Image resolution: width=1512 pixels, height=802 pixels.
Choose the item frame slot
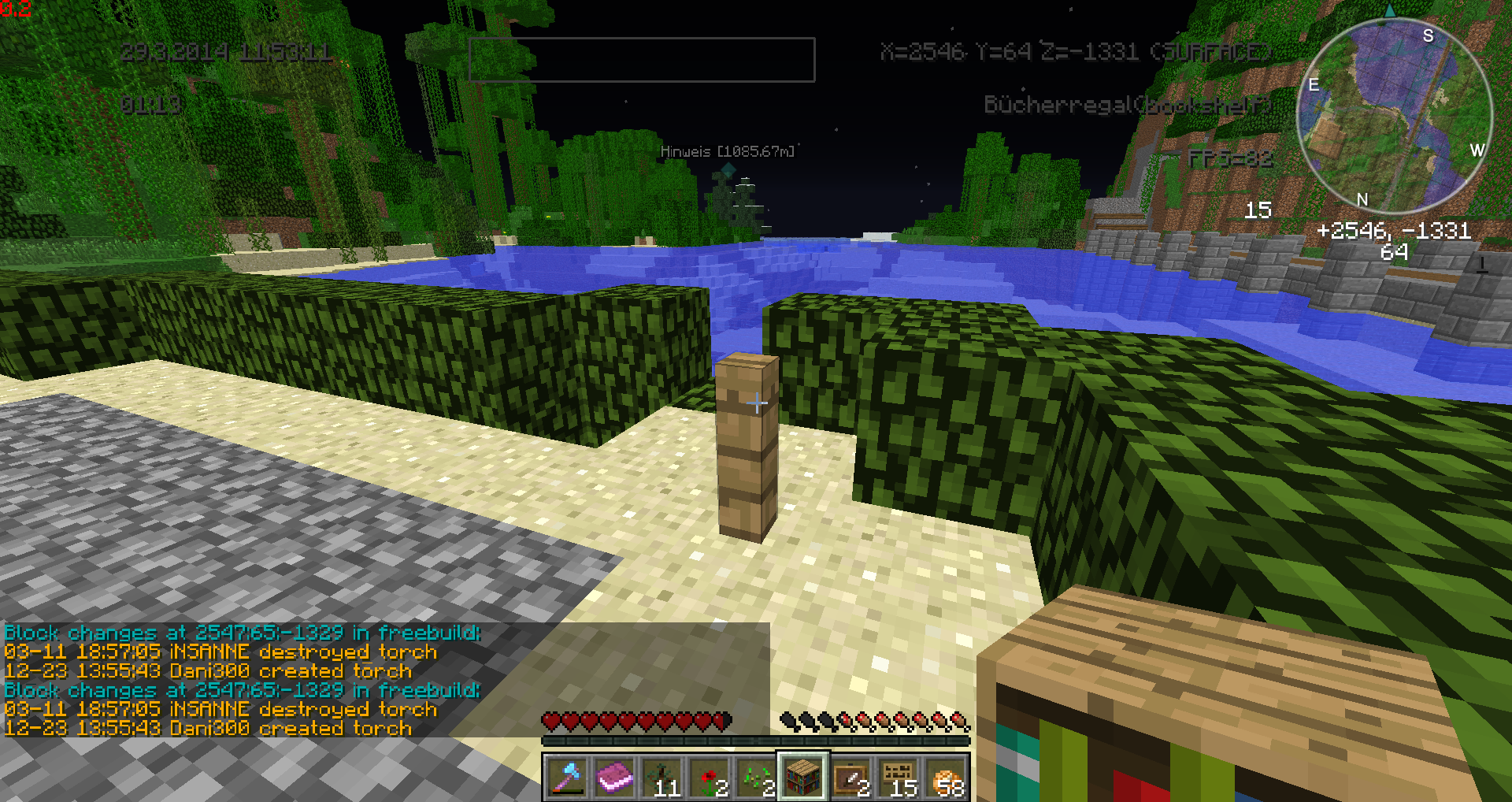[850, 776]
